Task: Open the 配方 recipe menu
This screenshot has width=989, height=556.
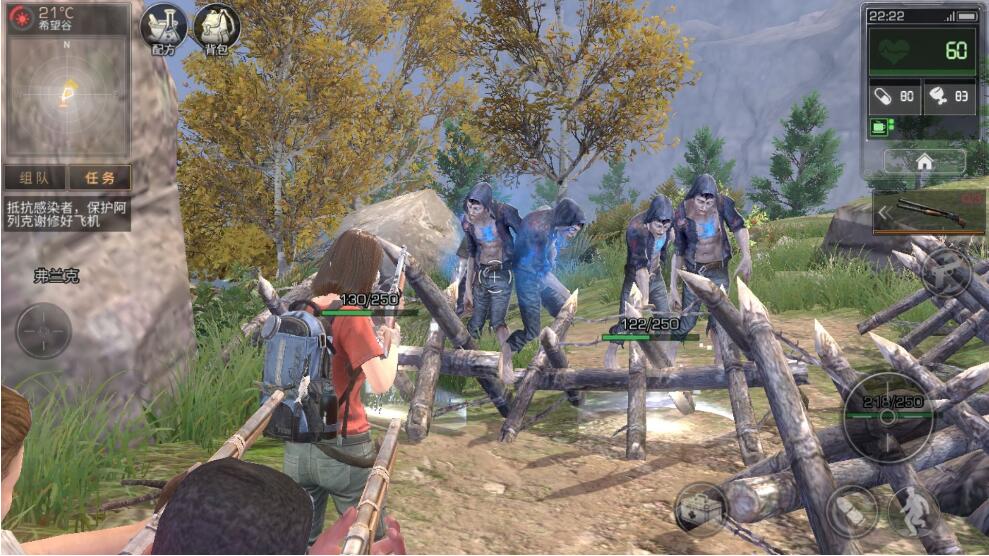Action: 163,28
